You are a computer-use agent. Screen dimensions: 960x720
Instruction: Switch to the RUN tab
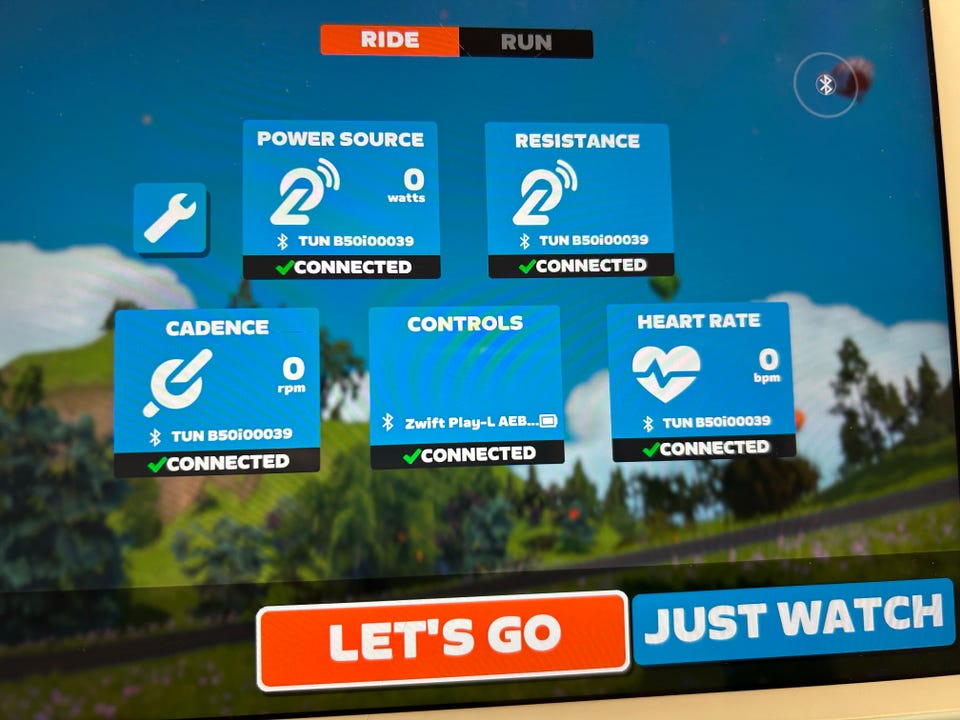pyautogui.click(x=526, y=42)
